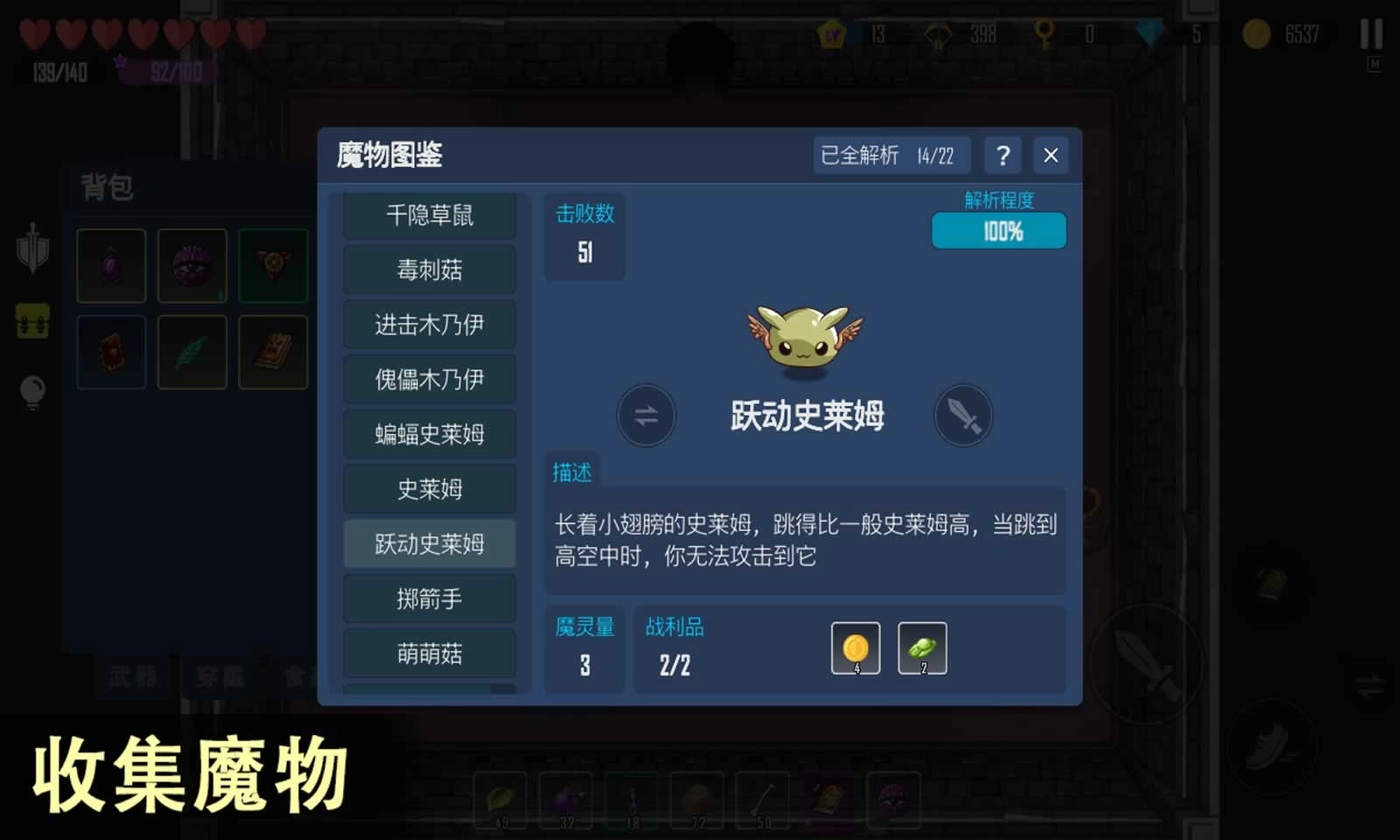Click the lightbulb icon in the sidebar
This screenshot has height=840, width=1400.
point(32,392)
